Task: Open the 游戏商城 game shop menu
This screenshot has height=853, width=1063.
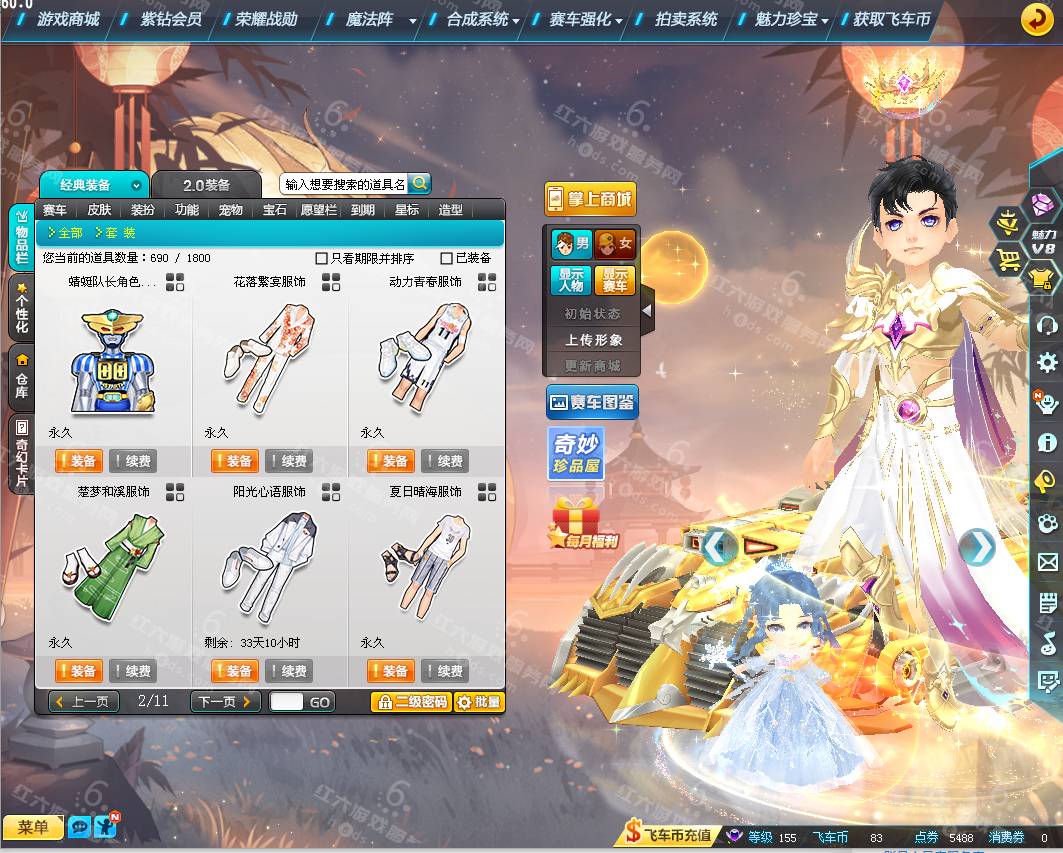Action: (68, 19)
